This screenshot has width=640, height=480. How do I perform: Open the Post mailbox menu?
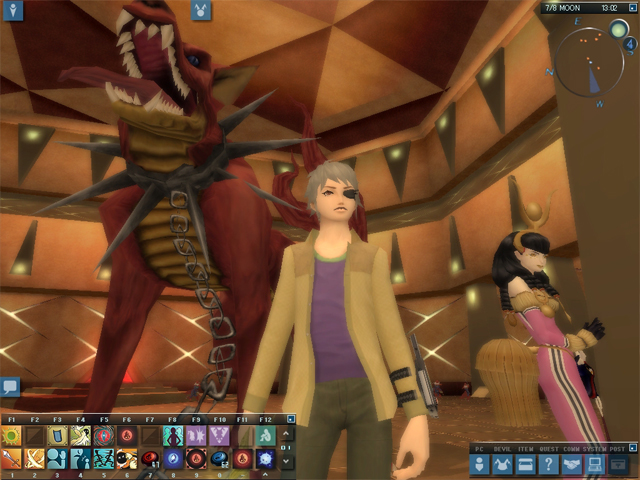tap(617, 465)
